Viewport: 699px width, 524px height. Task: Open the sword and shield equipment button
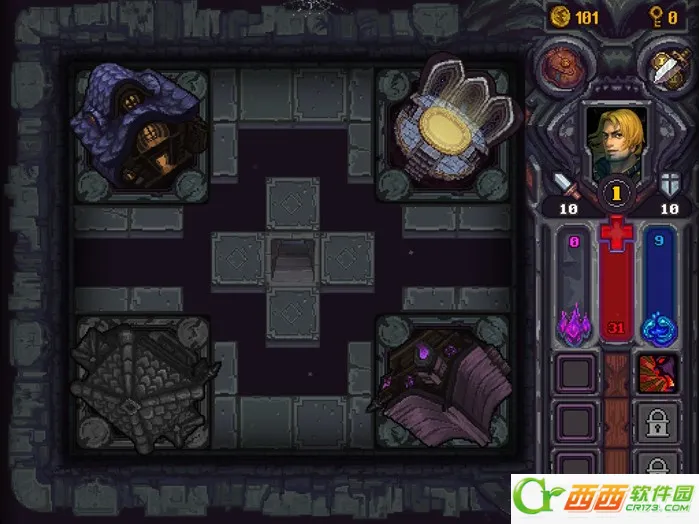663,66
